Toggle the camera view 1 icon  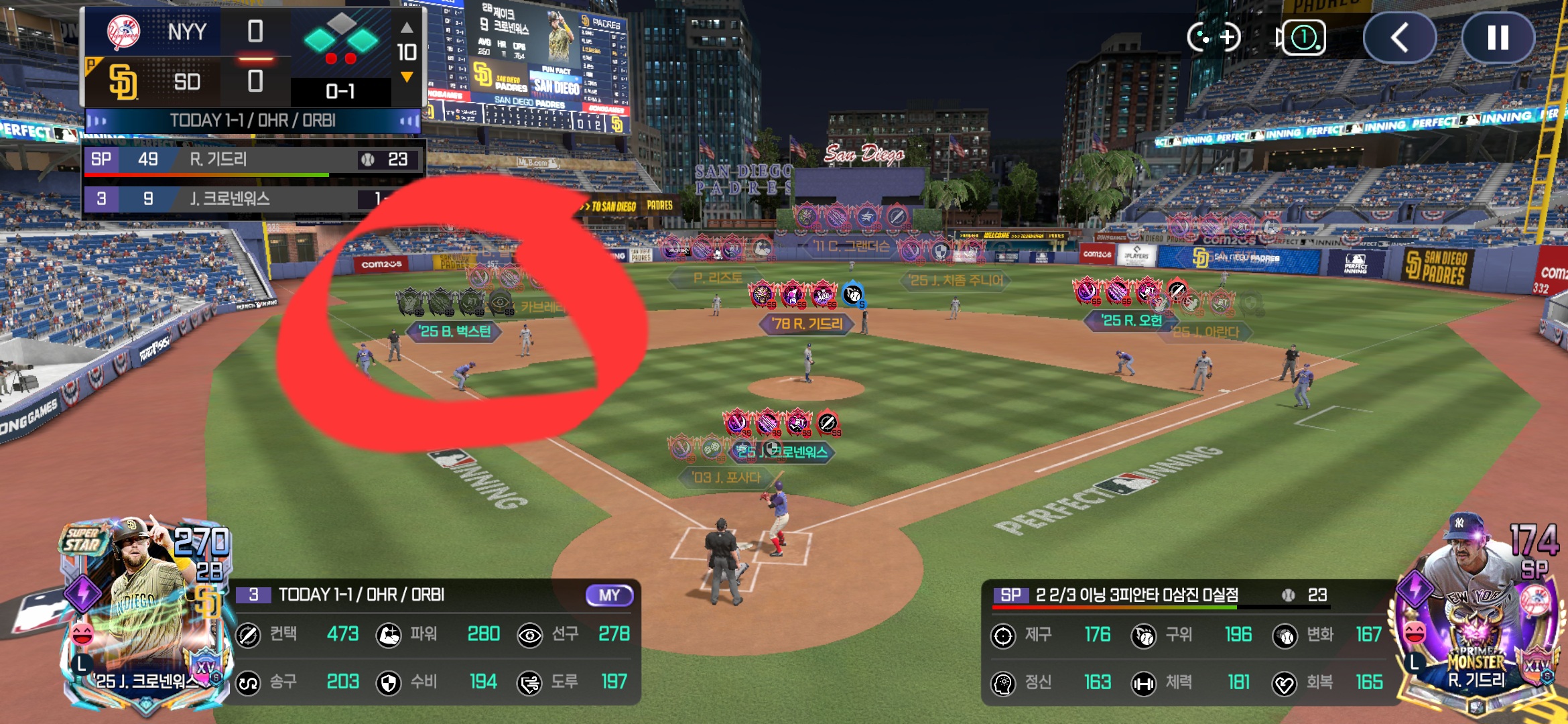(x=1301, y=38)
